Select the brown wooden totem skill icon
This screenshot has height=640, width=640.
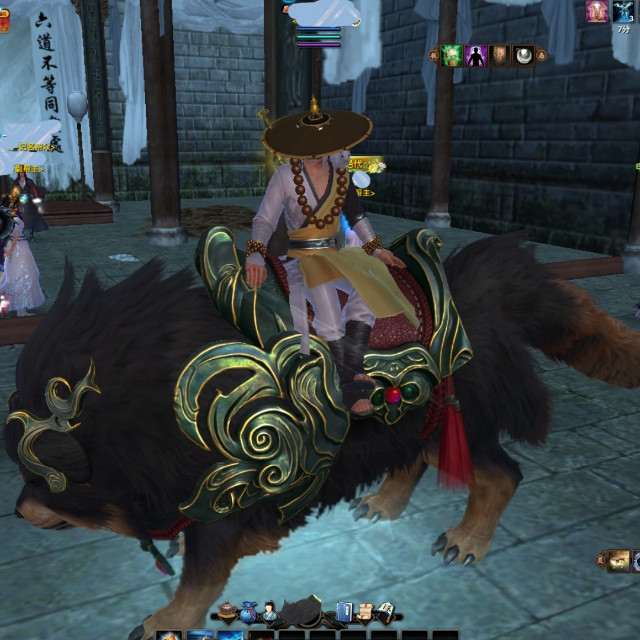pos(500,55)
